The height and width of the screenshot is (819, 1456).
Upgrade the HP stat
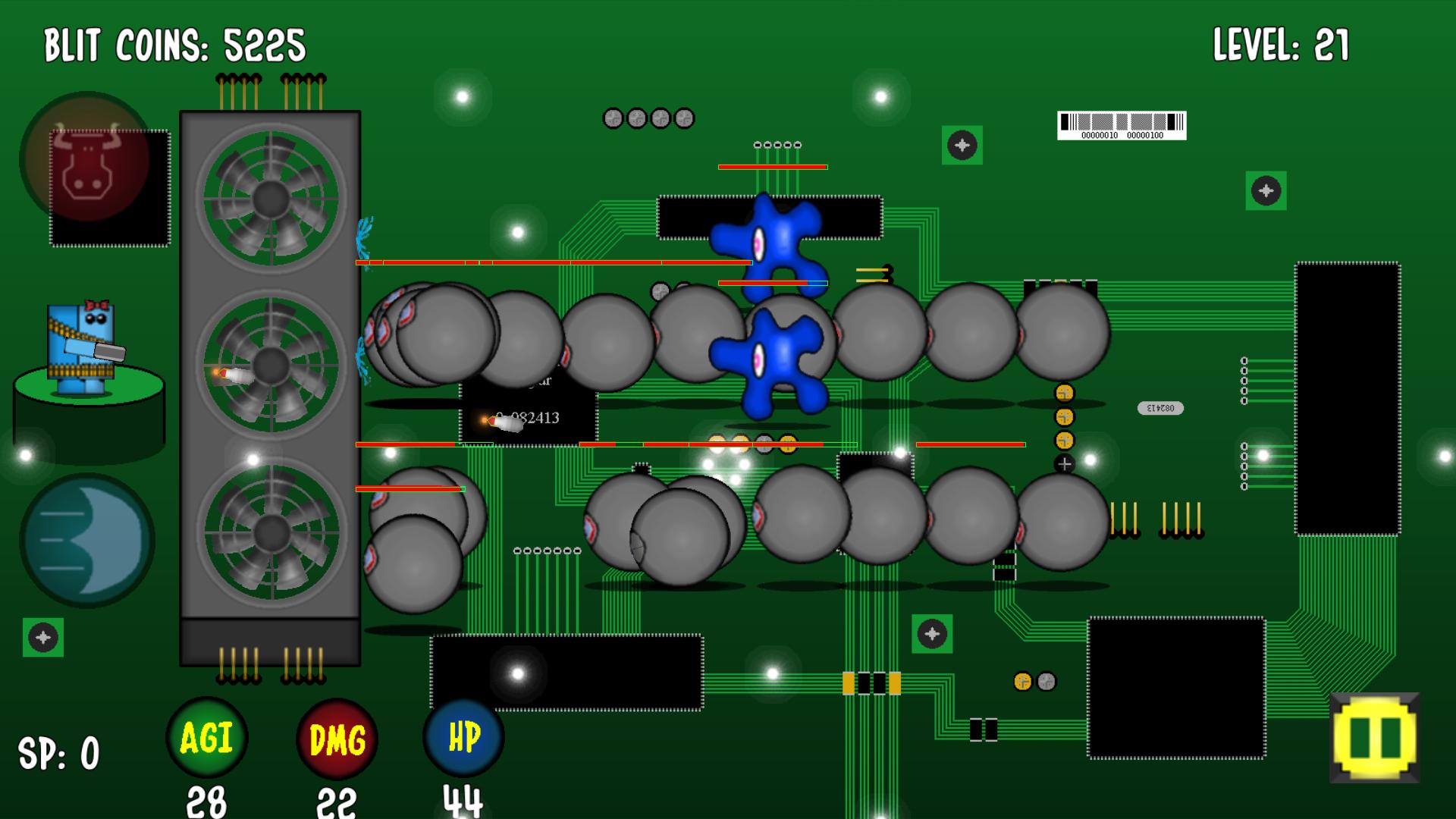[x=463, y=738]
